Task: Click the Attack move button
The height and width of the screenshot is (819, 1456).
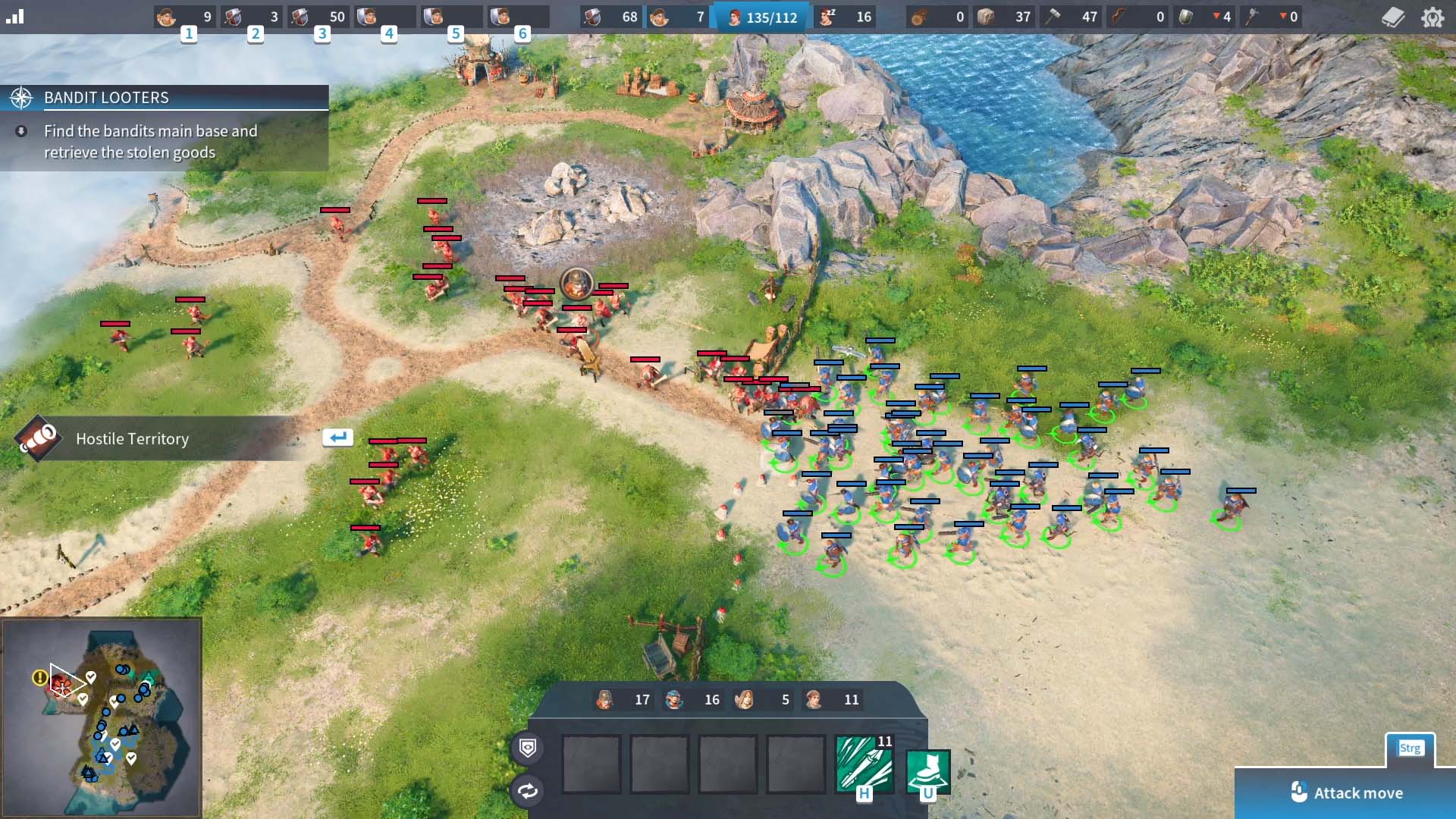Action: (1346, 792)
